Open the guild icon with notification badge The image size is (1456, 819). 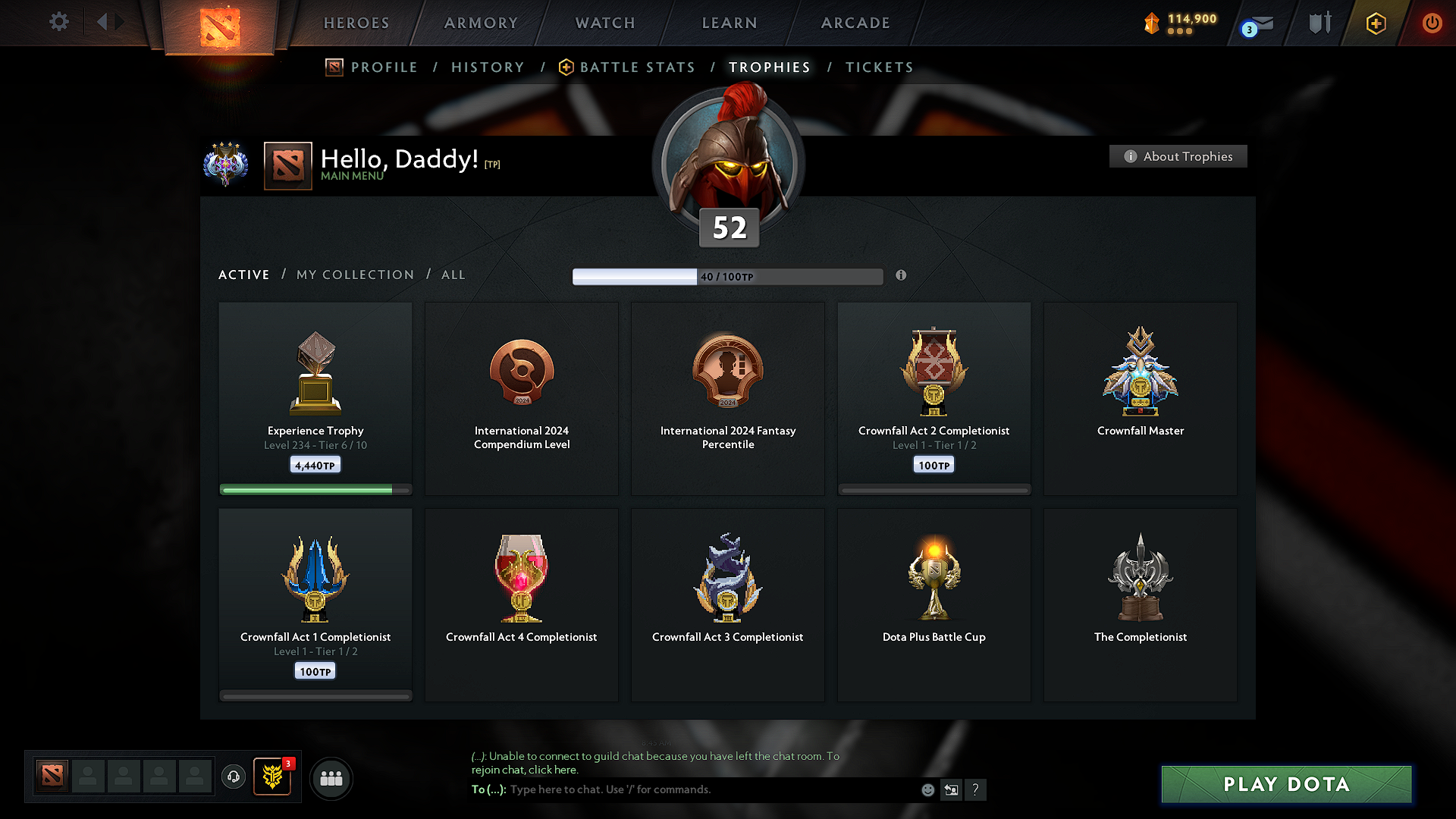click(x=271, y=777)
